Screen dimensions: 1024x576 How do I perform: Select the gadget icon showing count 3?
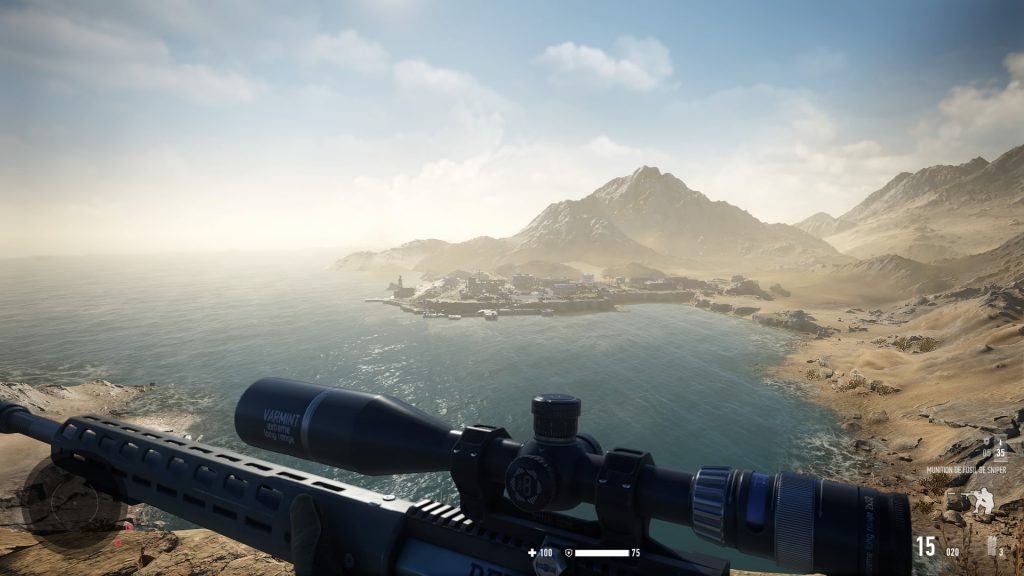(993, 546)
